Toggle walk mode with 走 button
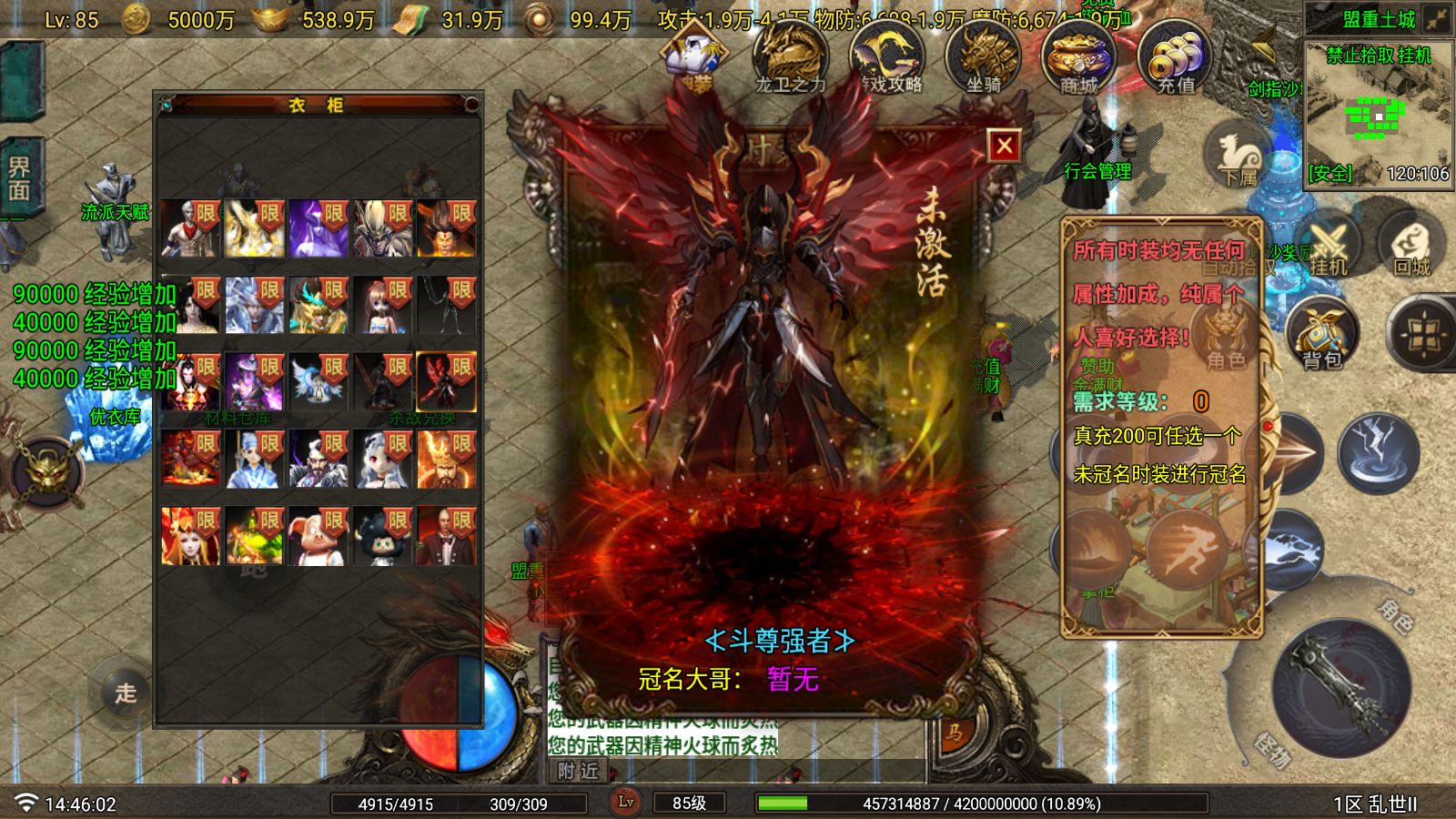The width and height of the screenshot is (1456, 819). click(x=126, y=692)
